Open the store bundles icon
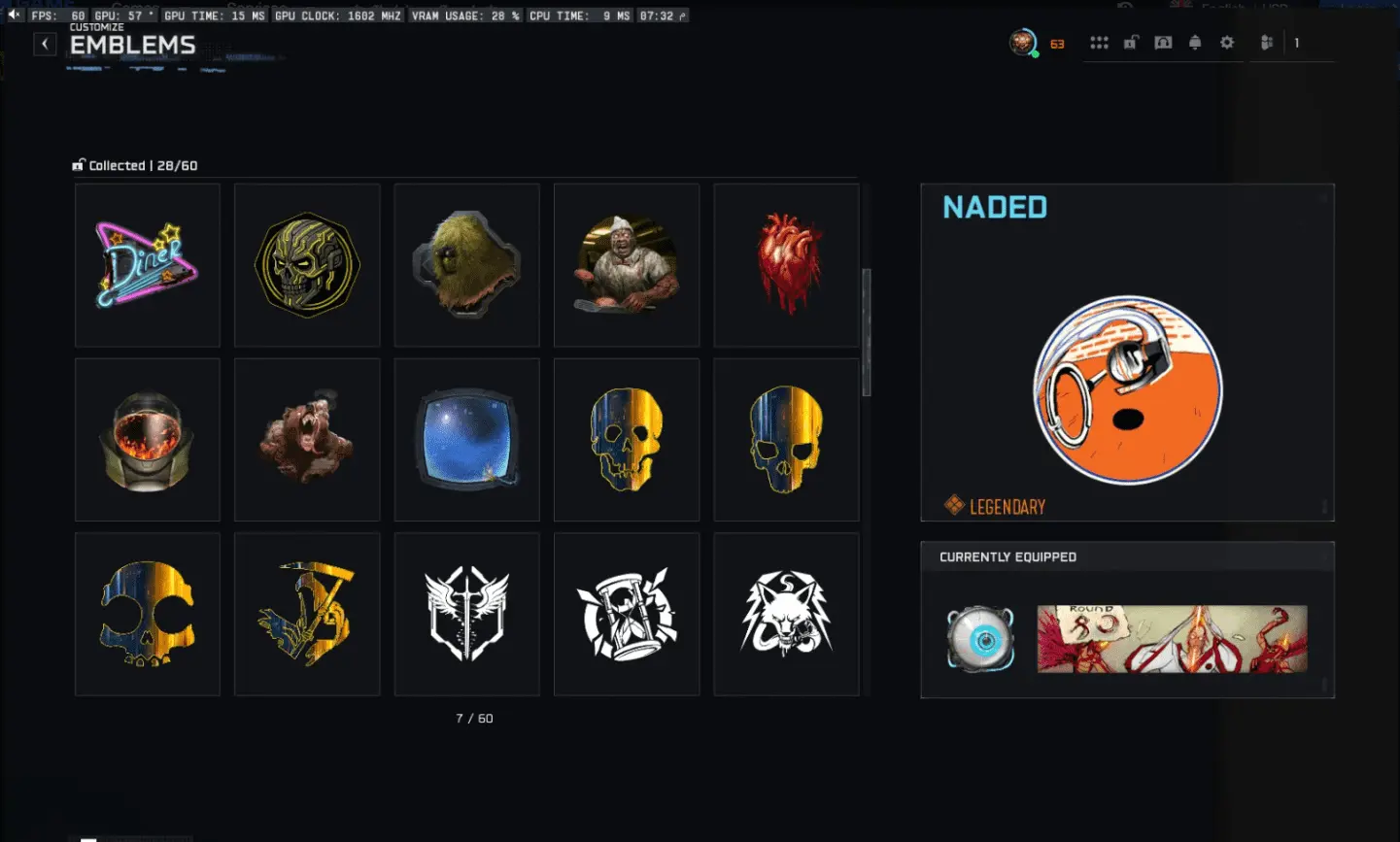 pos(1266,43)
